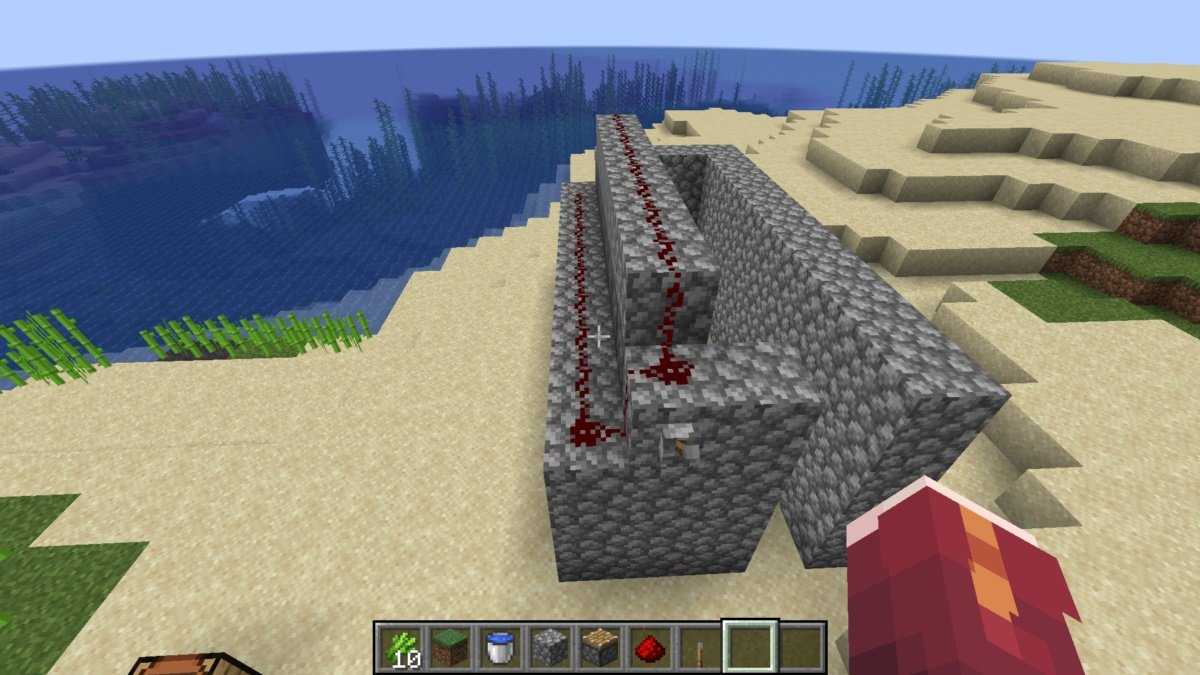Select the water bucket slot

pos(499,649)
